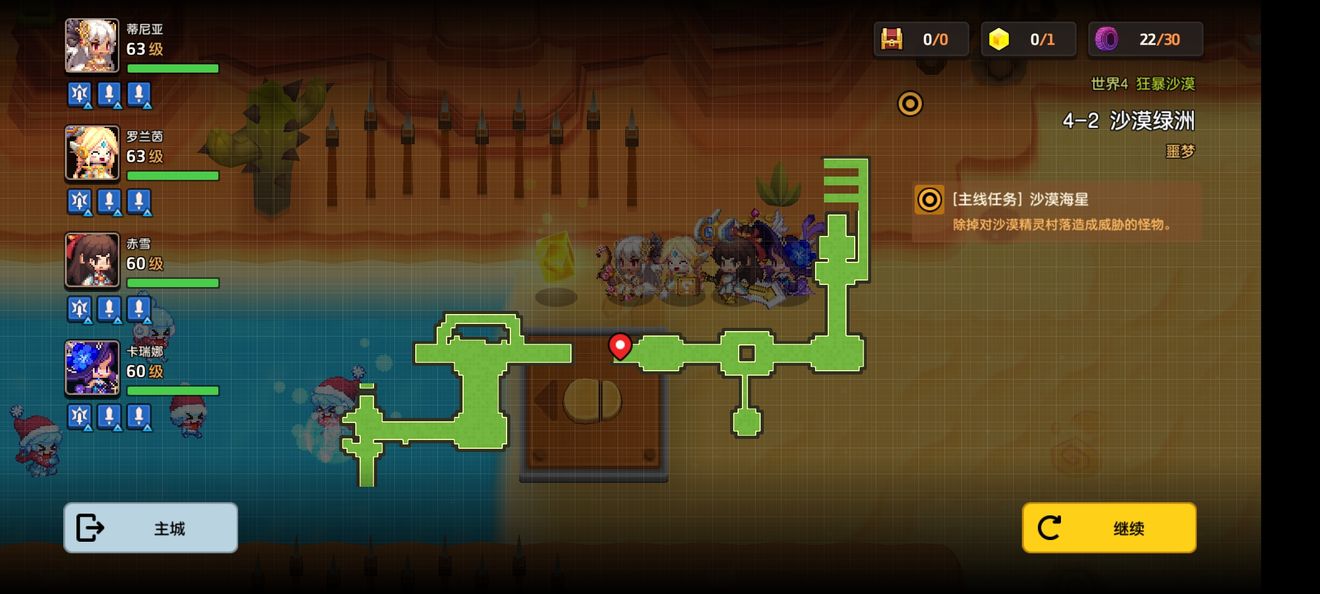This screenshot has height=594, width=1320.
Task: Choose 赤雪's party portrait
Action: click(92, 260)
